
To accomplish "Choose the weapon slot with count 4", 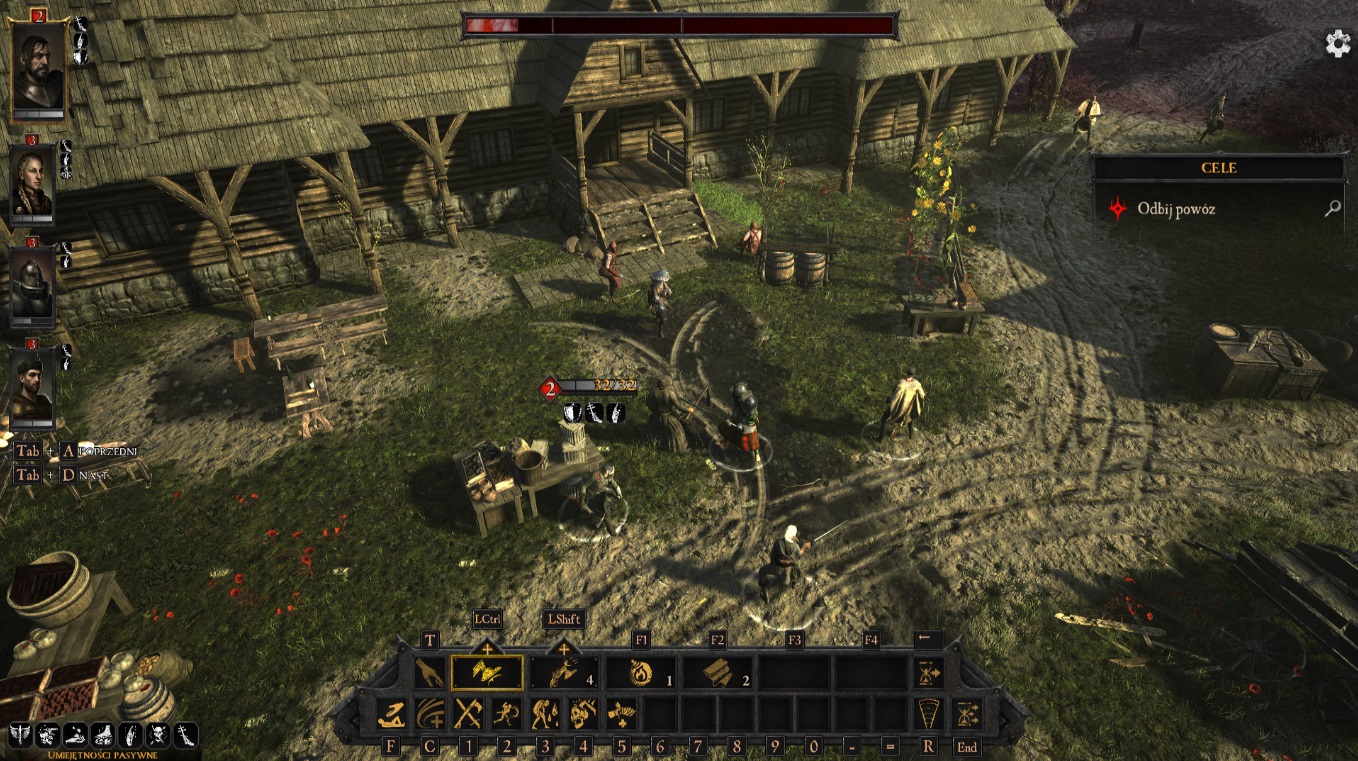I will 564,673.
